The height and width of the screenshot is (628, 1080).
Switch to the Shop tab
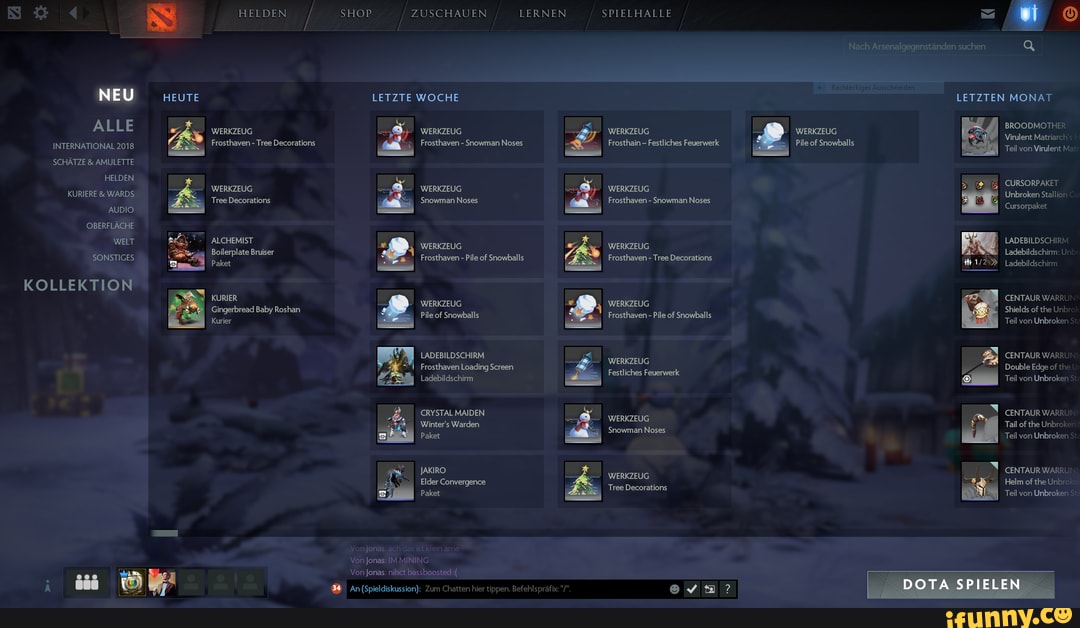pos(356,14)
